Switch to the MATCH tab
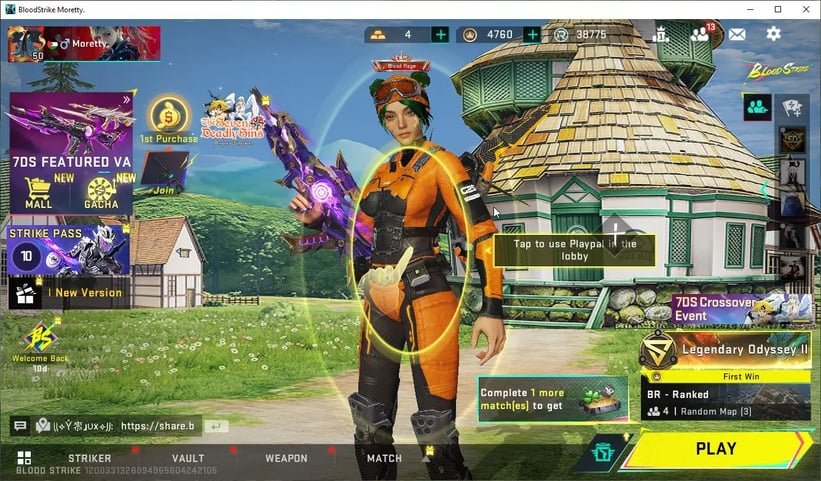The height and width of the screenshot is (481, 821). [x=384, y=458]
